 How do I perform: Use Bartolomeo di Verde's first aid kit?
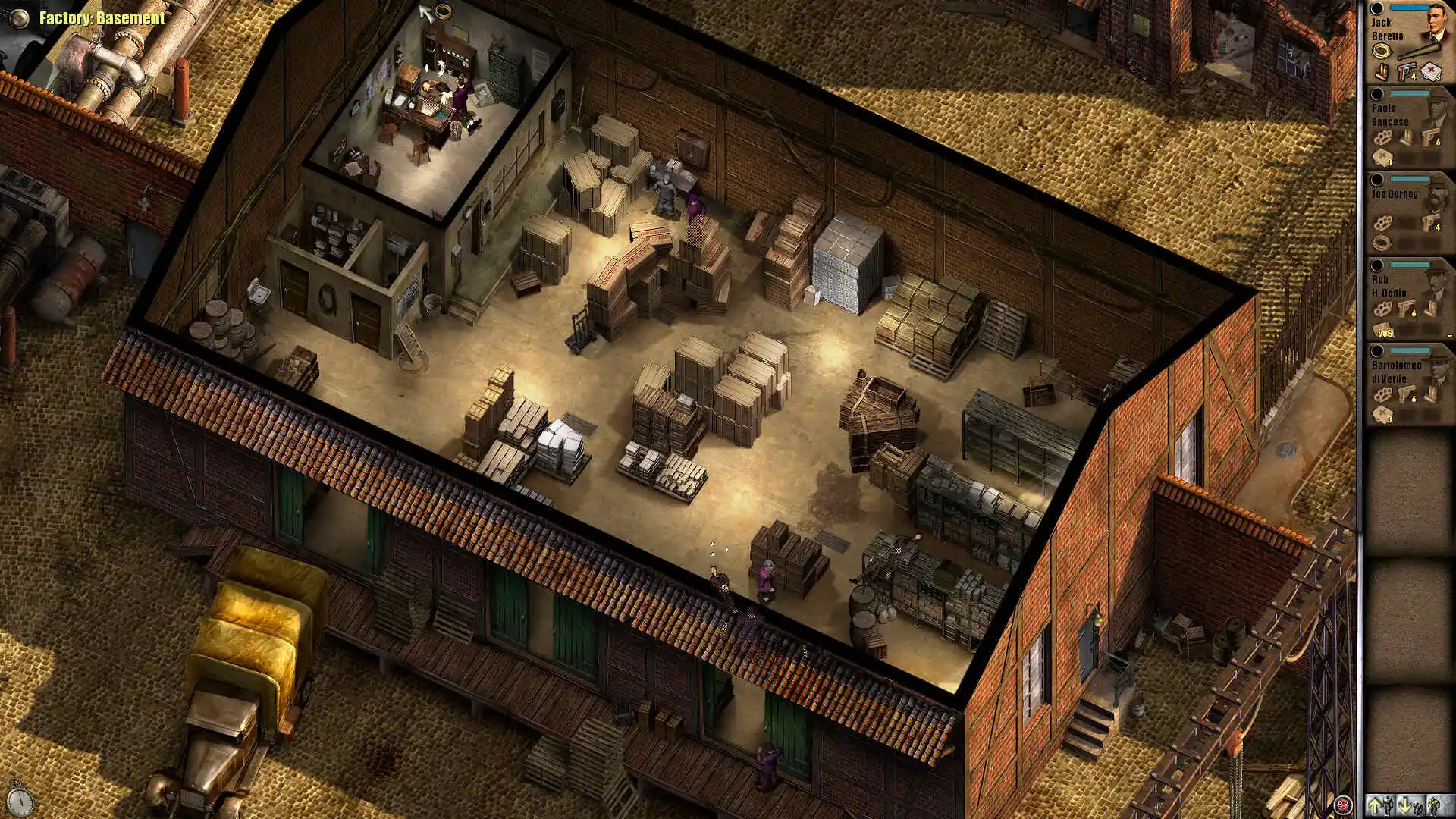pyautogui.click(x=1383, y=414)
